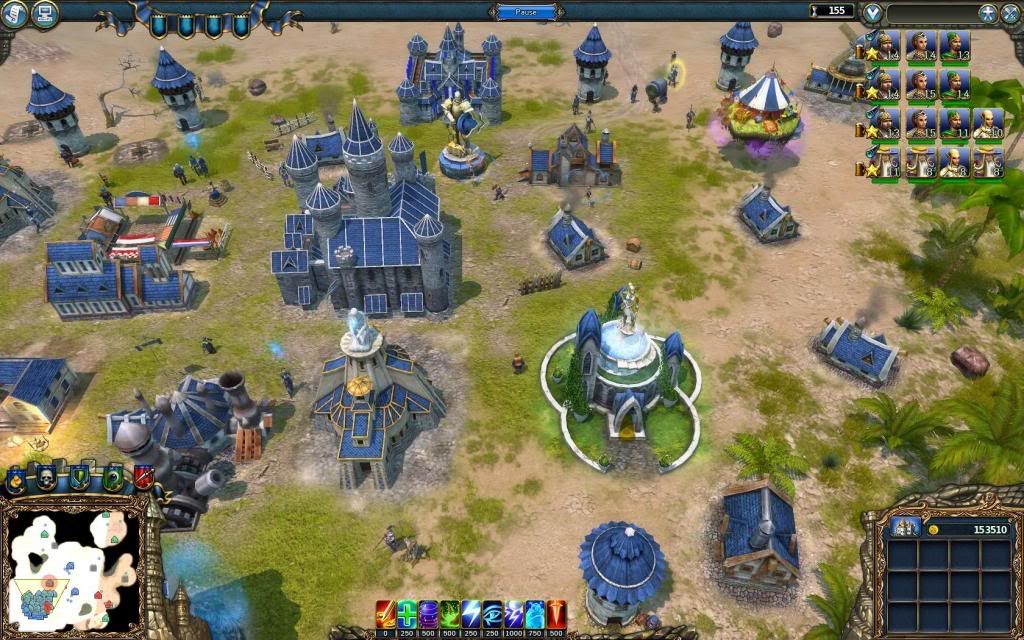The image size is (1024, 640).
Task: Select the green eye explore flag
Action: (x=112, y=478)
